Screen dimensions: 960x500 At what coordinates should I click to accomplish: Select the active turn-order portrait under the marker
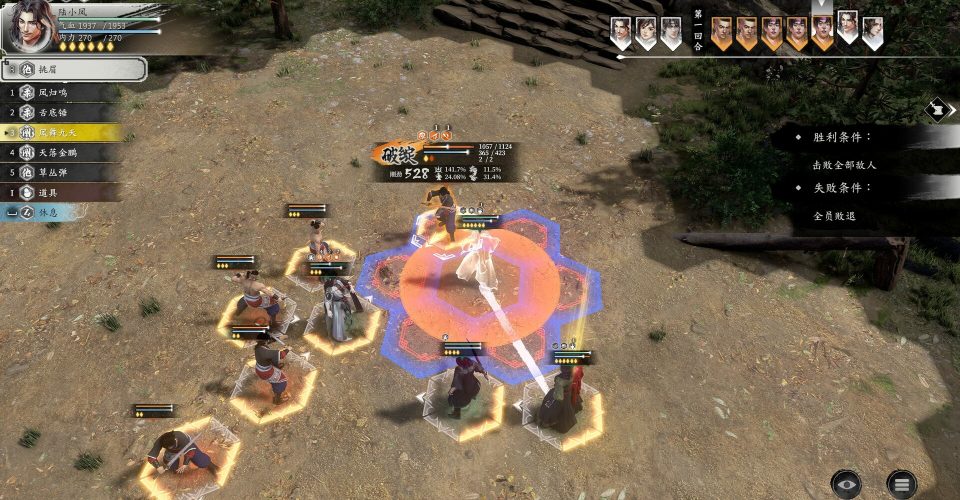tap(822, 32)
